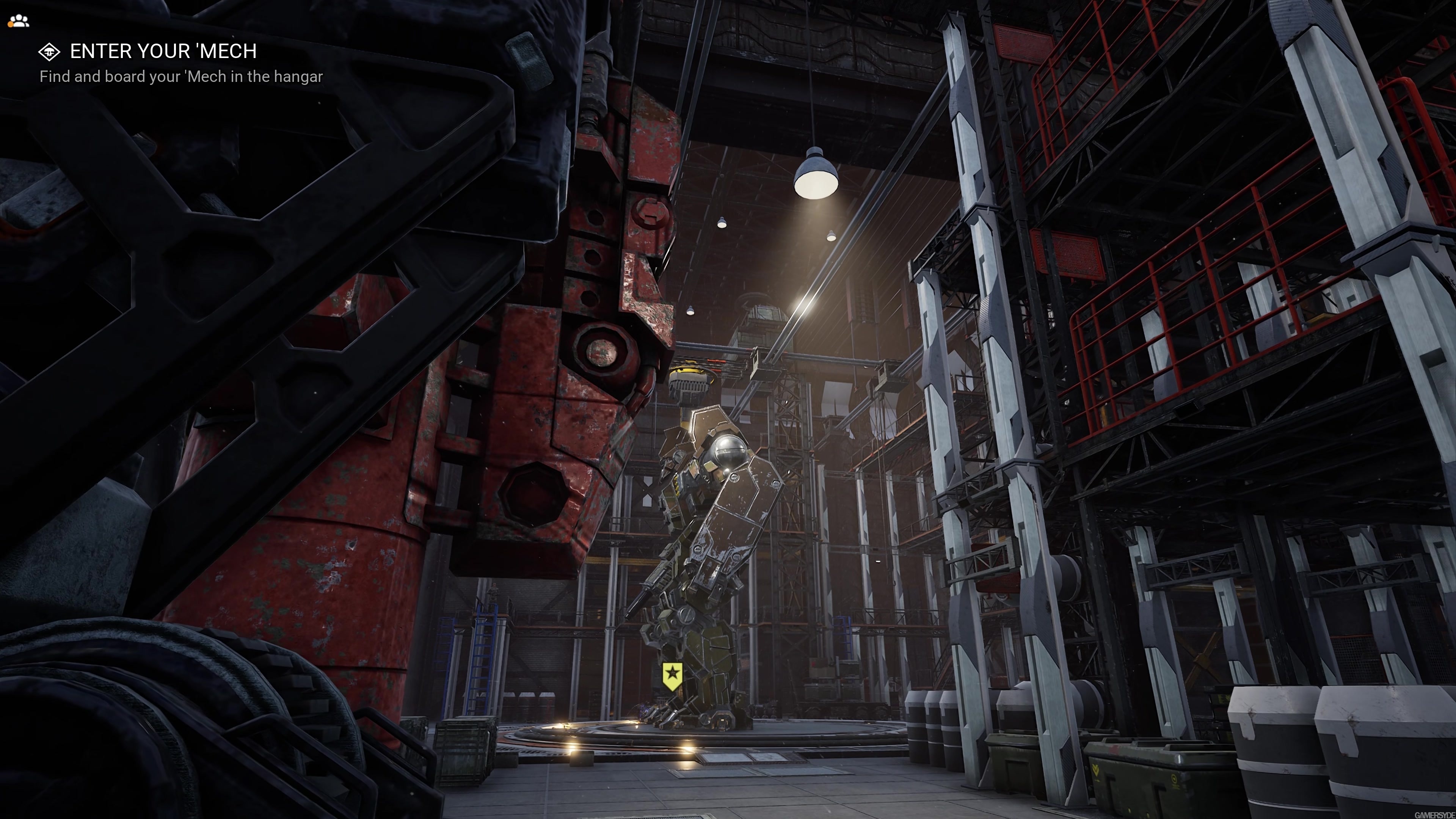Select the skull diamond objective icon
Image resolution: width=1456 pixels, height=819 pixels.
pyautogui.click(x=50, y=52)
